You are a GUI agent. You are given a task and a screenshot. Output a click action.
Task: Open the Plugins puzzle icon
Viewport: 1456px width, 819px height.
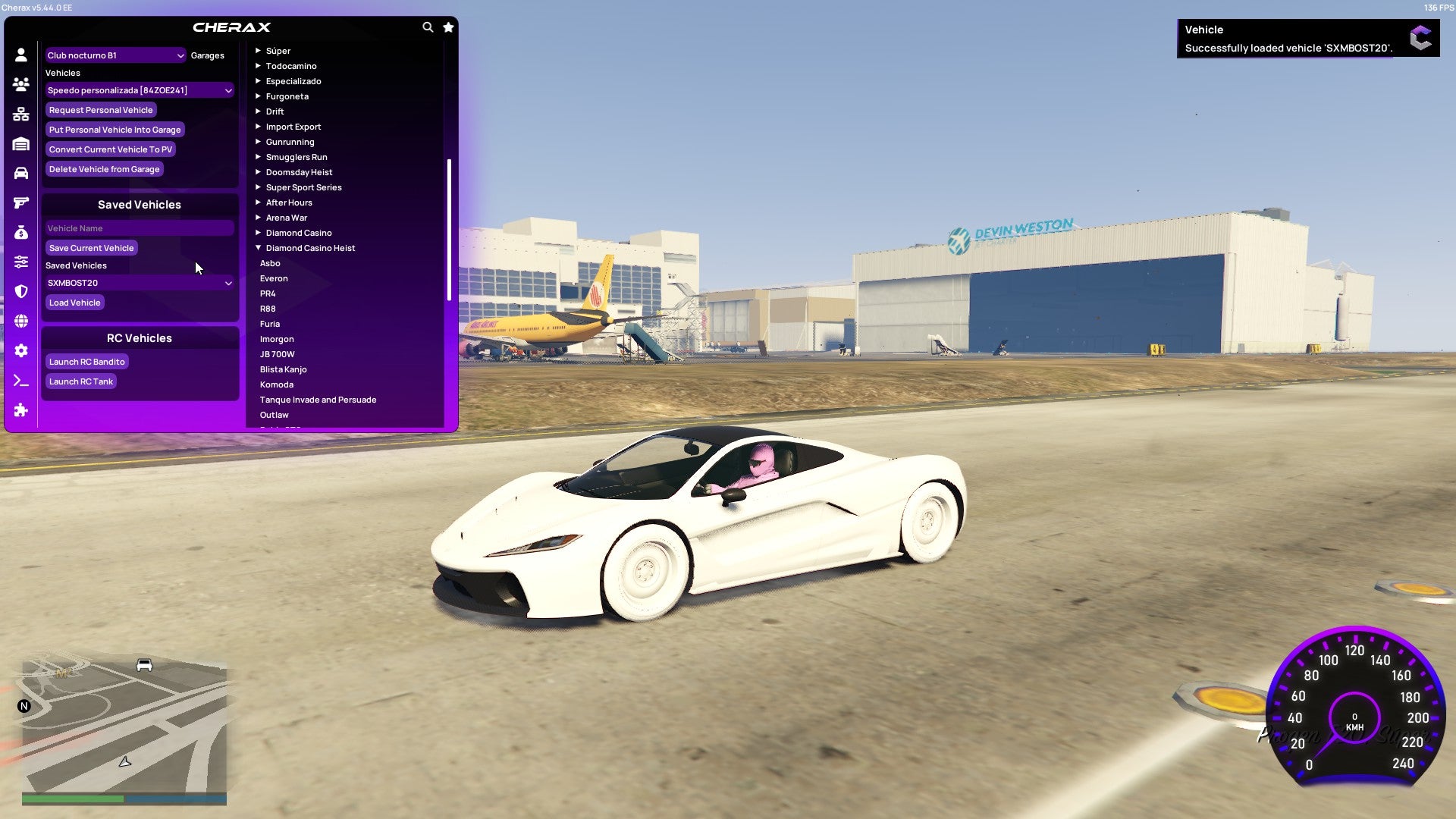click(20, 410)
